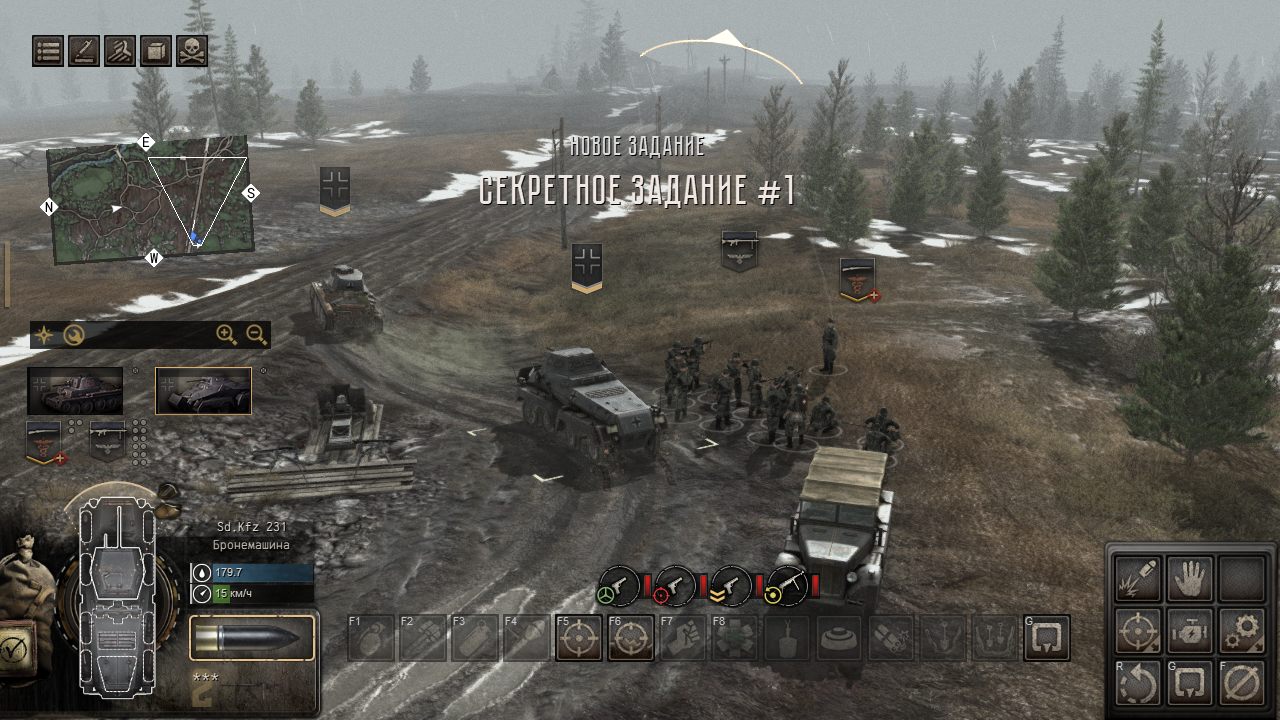Click the player position marker on the minimap
Screen dimensions: 1280x720
[x=196, y=238]
